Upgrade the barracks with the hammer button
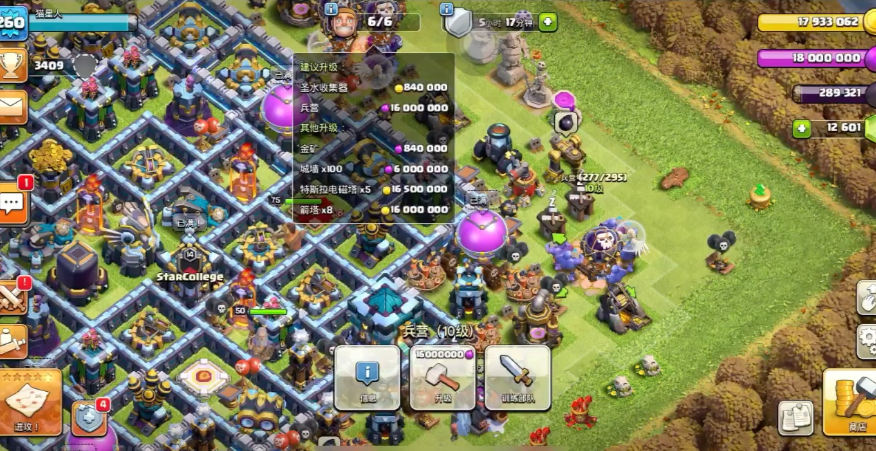The height and width of the screenshot is (451, 876). pos(442,377)
